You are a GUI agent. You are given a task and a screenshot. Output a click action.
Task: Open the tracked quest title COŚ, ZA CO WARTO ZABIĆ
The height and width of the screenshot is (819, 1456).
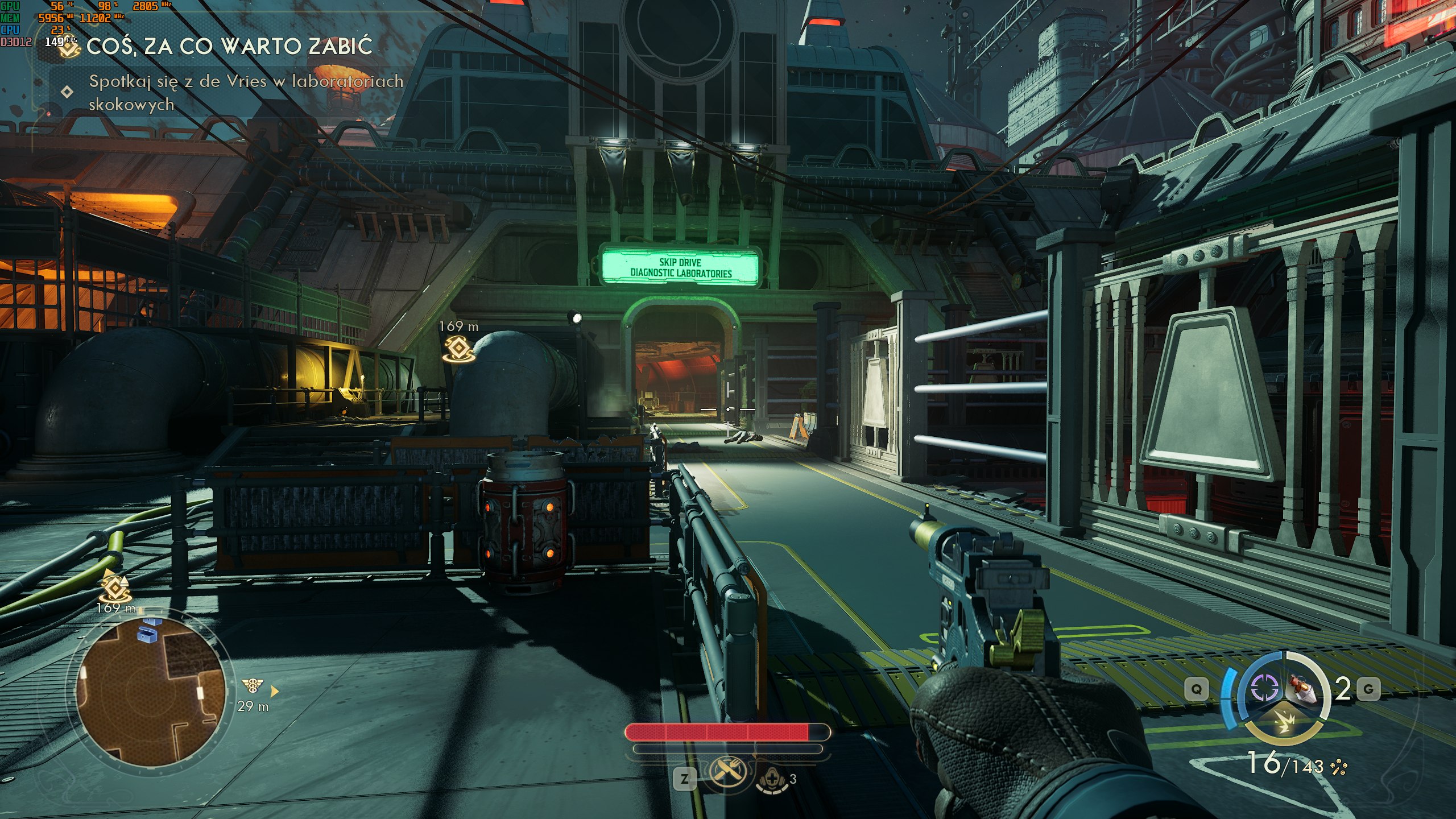[x=229, y=47]
